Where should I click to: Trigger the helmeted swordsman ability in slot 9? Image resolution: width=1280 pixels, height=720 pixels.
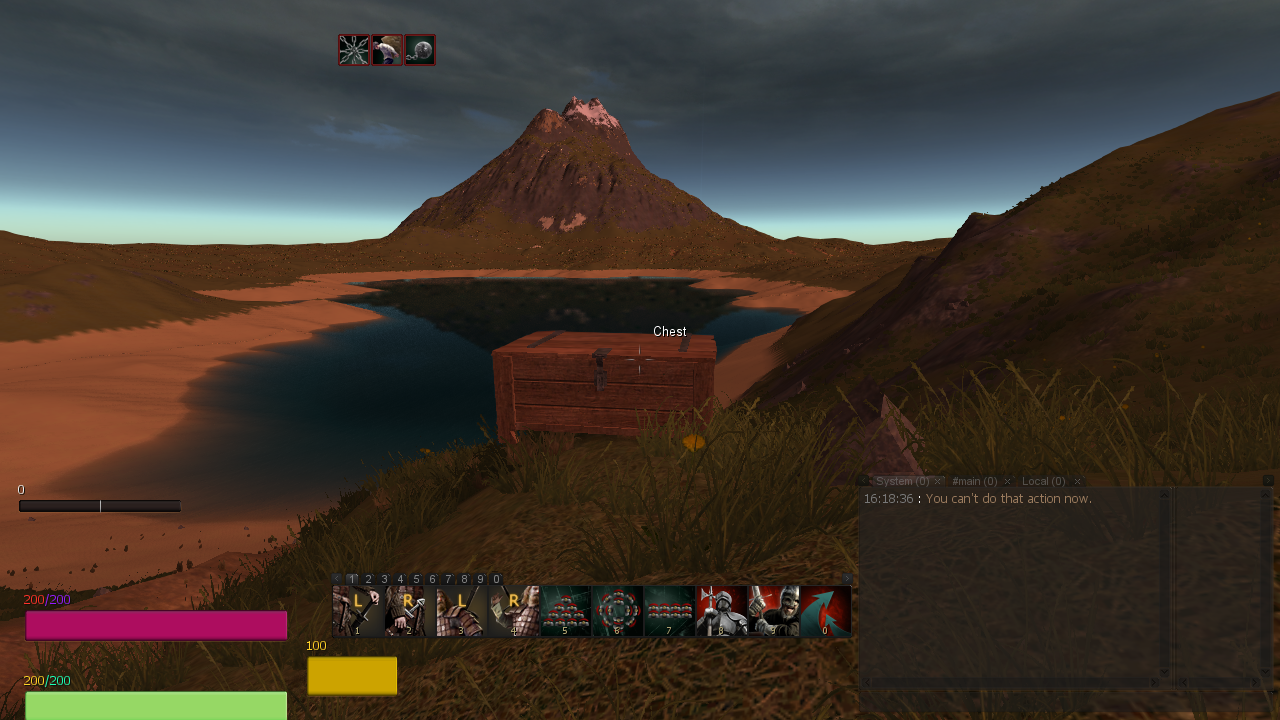coord(773,611)
